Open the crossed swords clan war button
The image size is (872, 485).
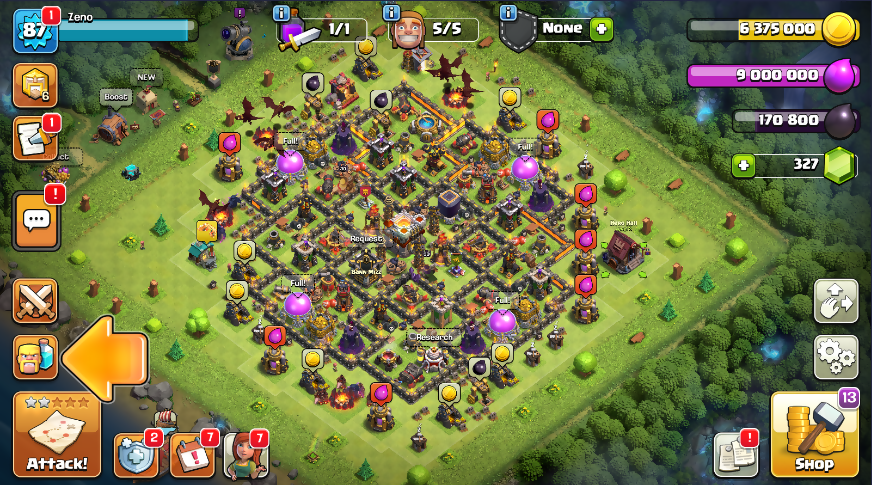(x=35, y=301)
